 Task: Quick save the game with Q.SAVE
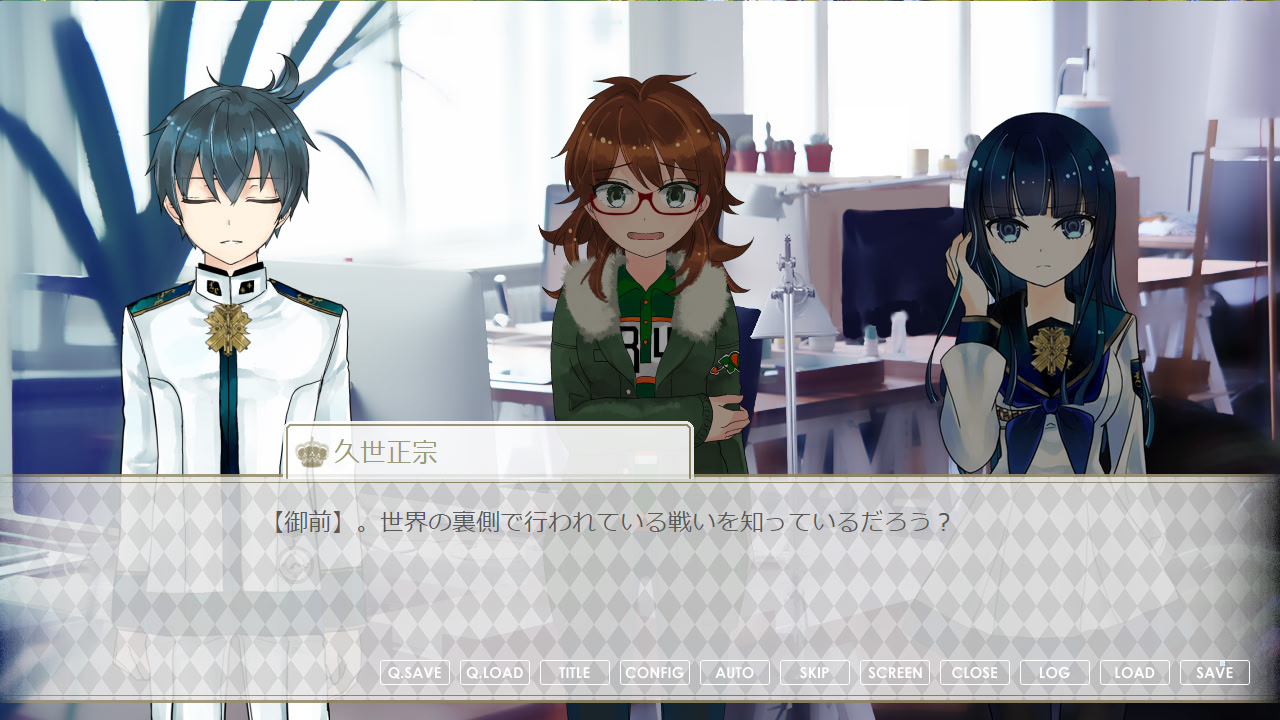point(414,672)
